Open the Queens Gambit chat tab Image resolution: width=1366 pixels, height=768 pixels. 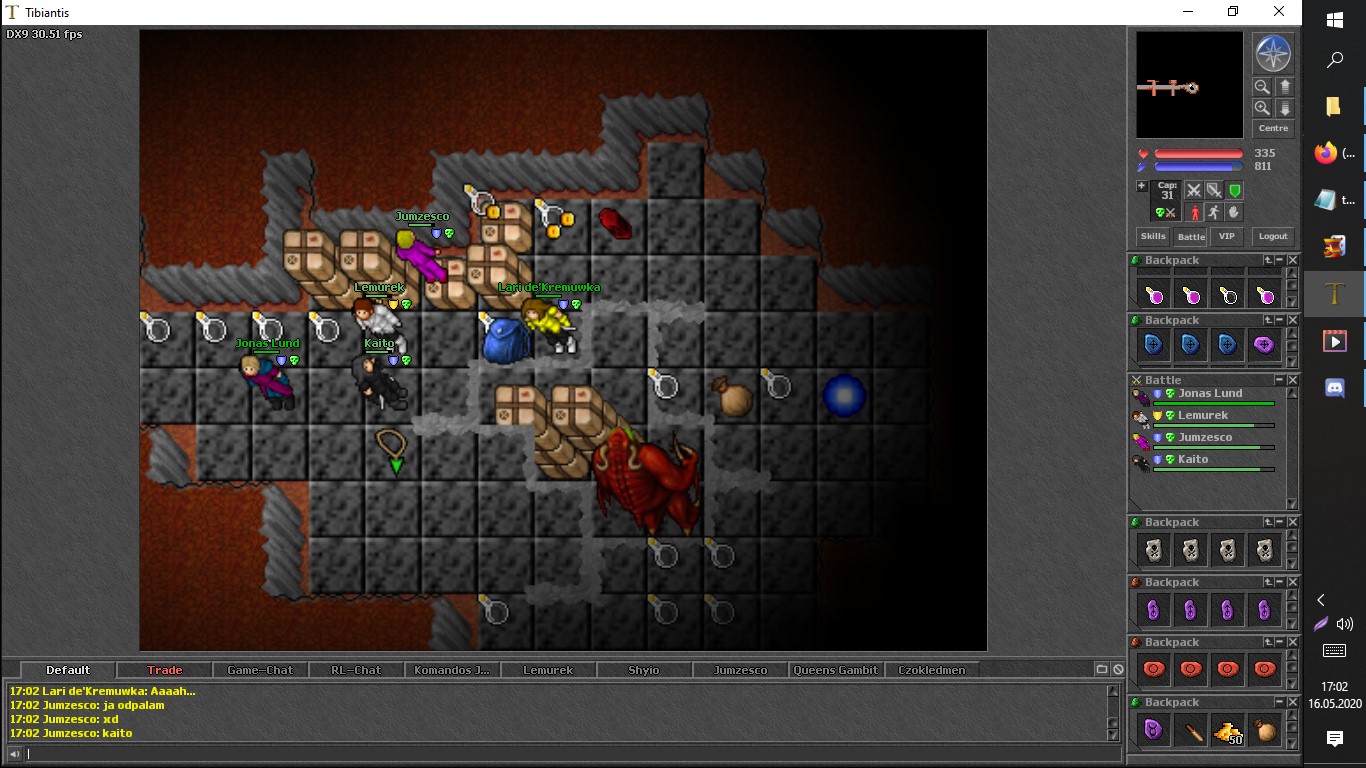(x=836, y=670)
